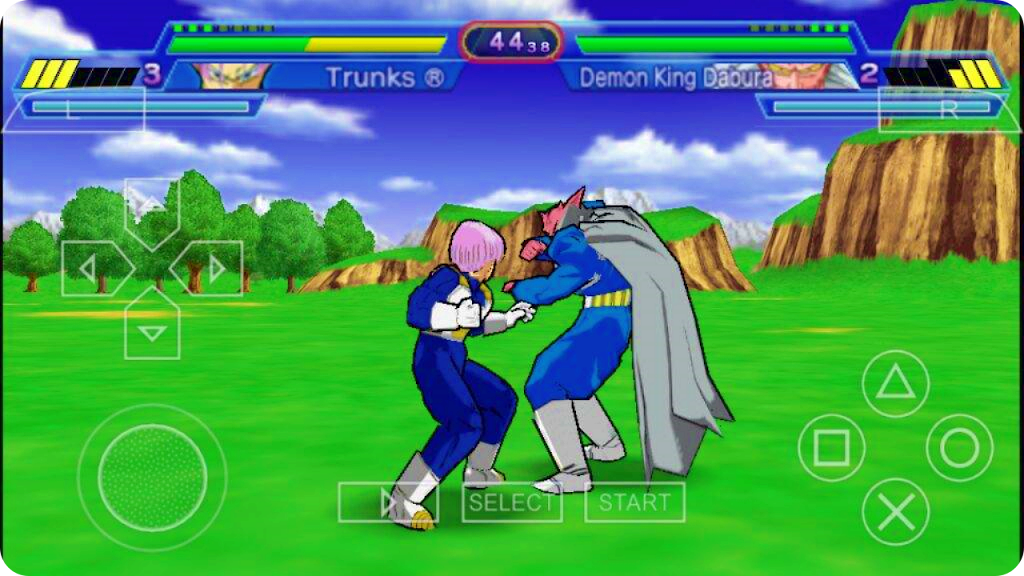Image resolution: width=1024 pixels, height=576 pixels.
Task: Tap the D-pad left arrow
Action: [x=93, y=268]
